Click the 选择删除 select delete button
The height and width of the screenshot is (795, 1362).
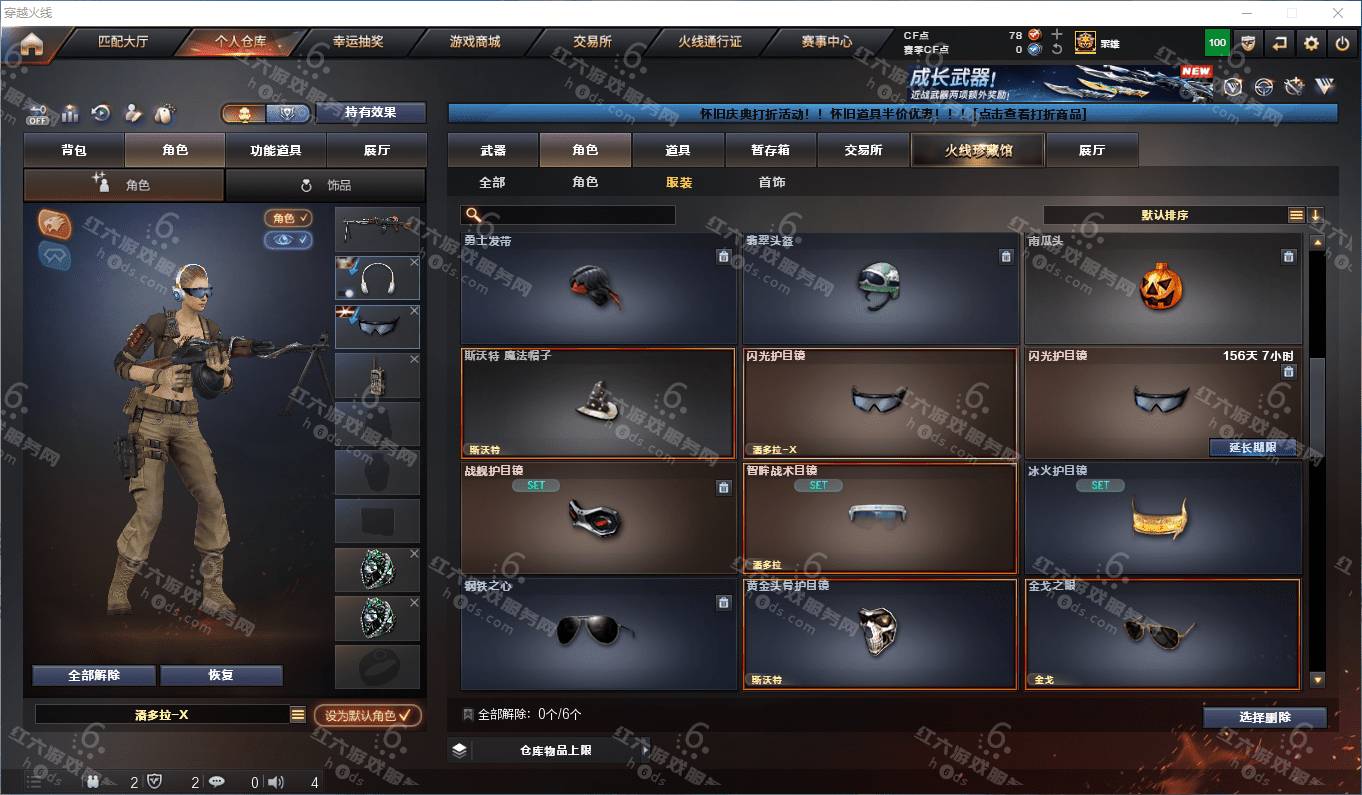(x=1264, y=717)
